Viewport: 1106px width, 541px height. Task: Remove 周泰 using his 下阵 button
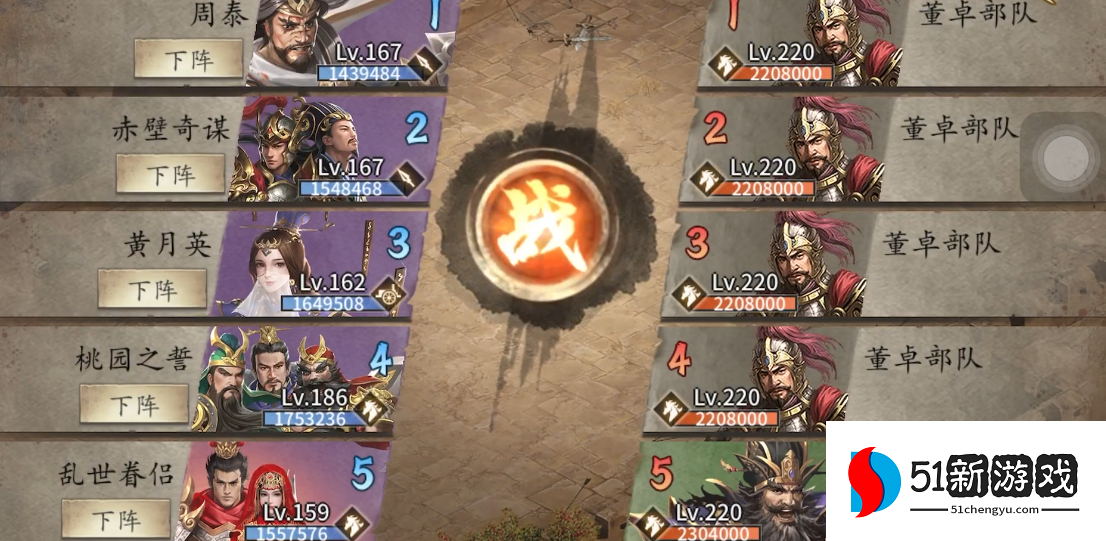pos(189,59)
